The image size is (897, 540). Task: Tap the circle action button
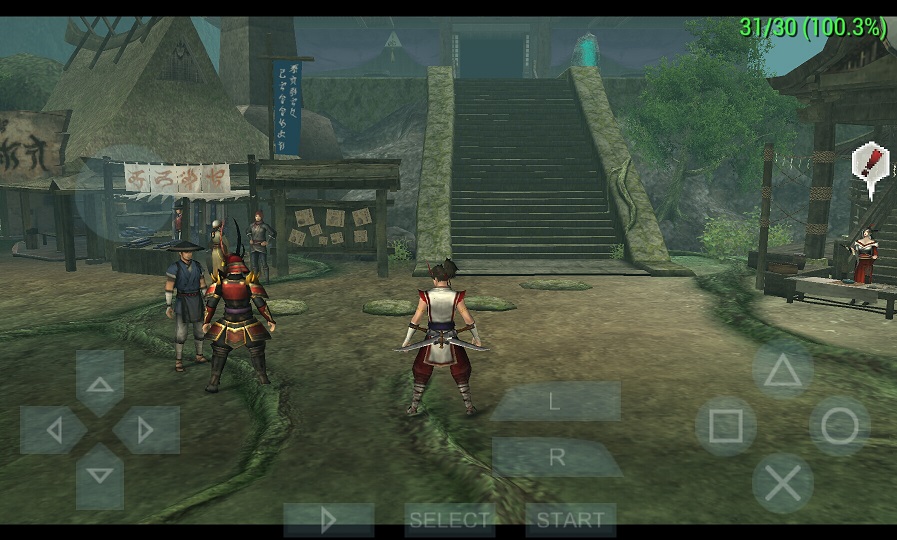839,427
